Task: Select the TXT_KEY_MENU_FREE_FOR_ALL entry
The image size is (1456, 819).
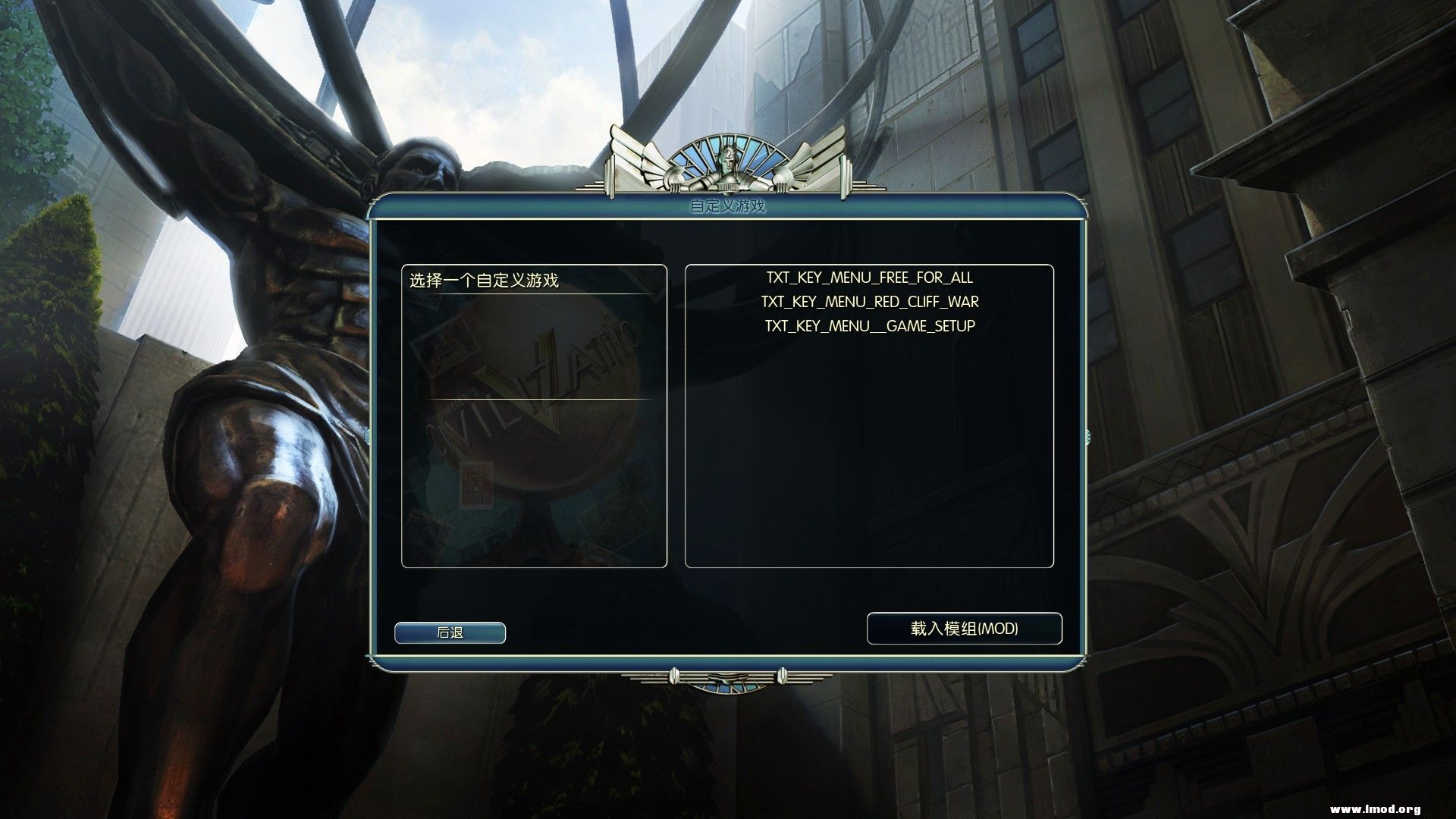Action: coord(869,278)
